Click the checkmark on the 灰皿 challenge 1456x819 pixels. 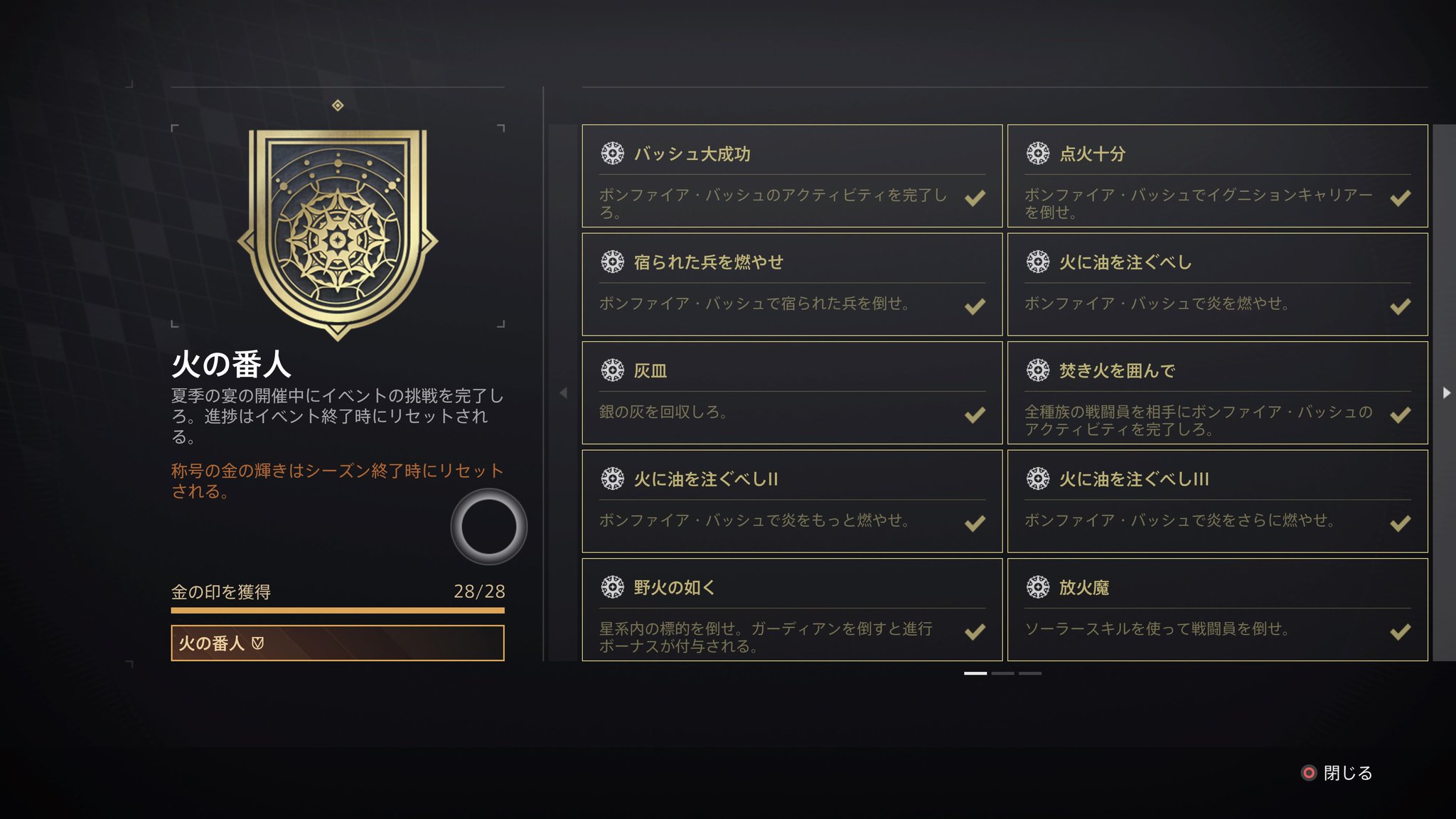(974, 416)
